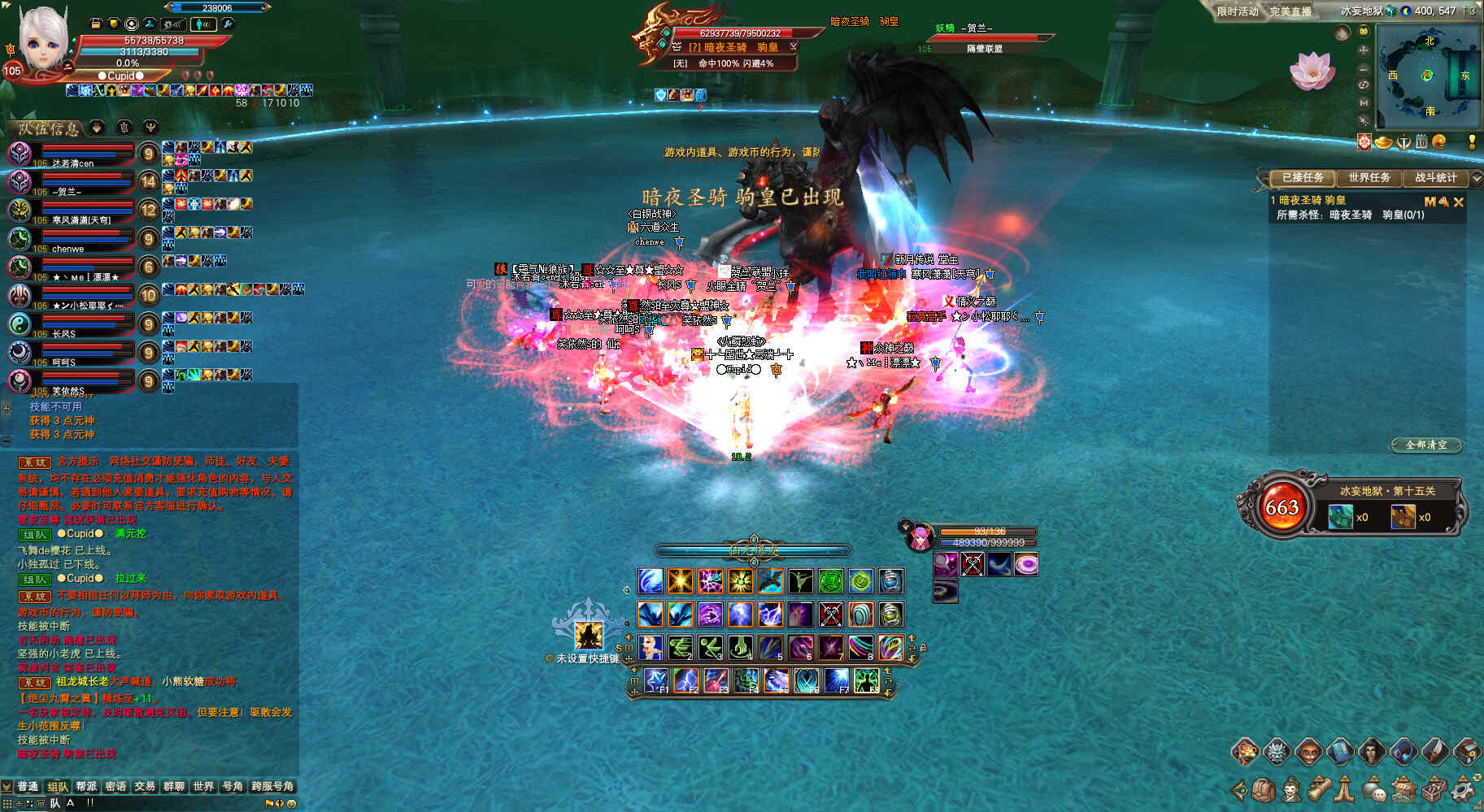Open the backpack bag icon

click(x=1263, y=789)
